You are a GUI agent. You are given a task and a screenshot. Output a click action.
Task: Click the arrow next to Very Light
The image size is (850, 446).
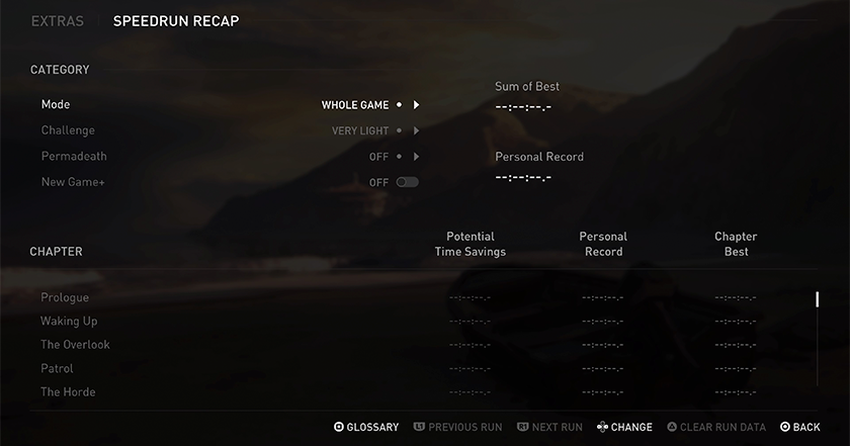pyautogui.click(x=416, y=130)
